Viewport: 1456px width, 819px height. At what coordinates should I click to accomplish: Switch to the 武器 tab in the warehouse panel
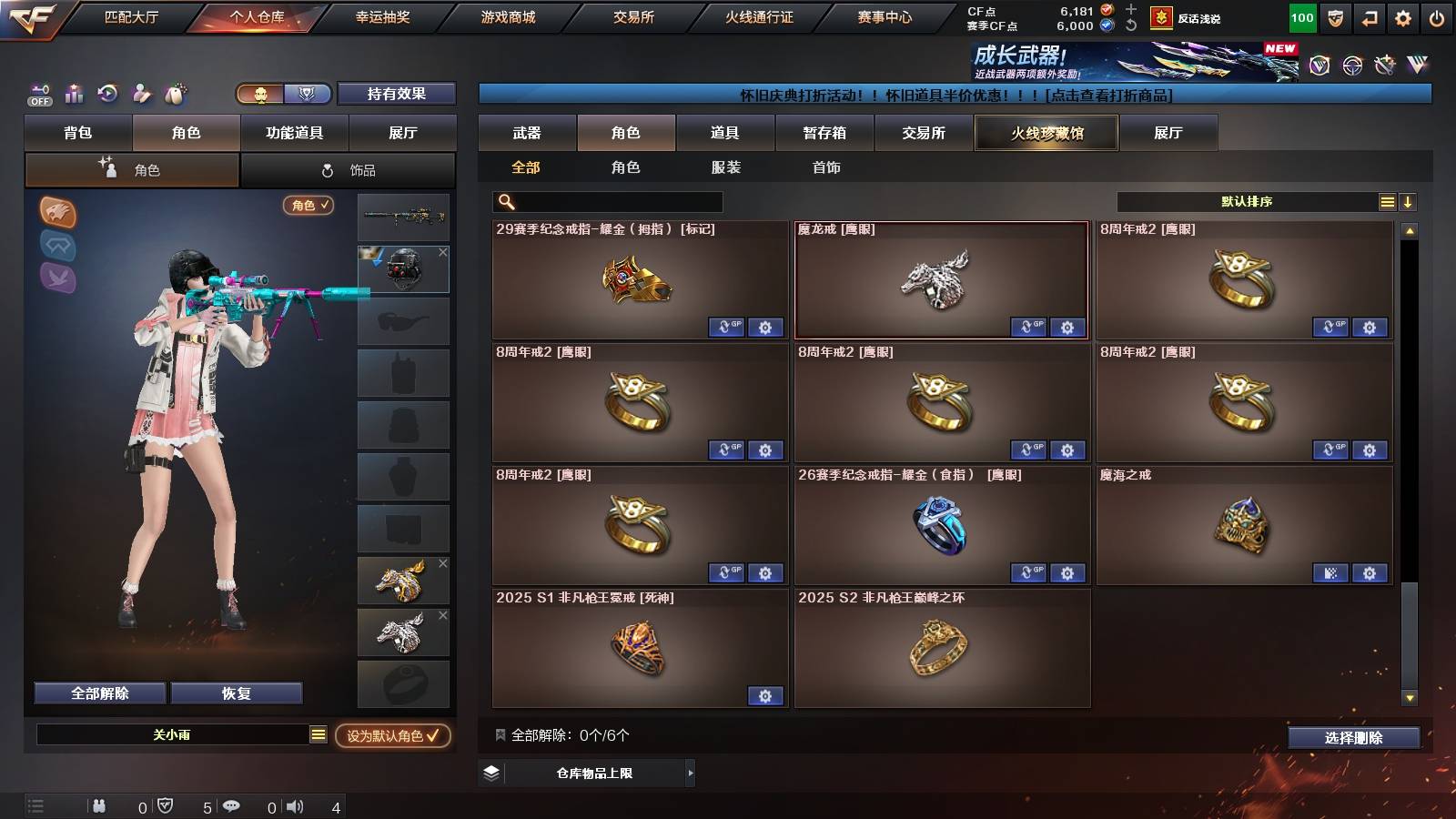coord(528,133)
